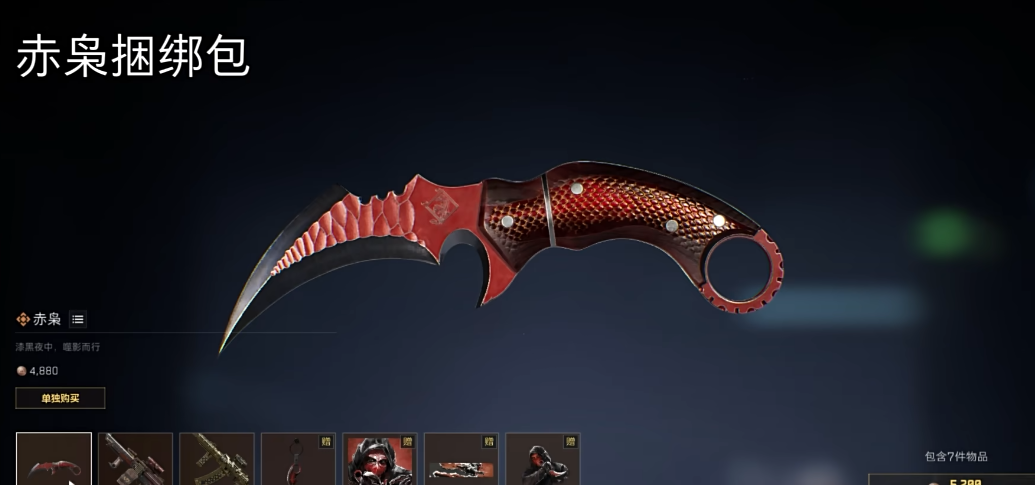The width and height of the screenshot is (1035, 485).
Task: Choose the dark hooded character thumbnail
Action: [543, 459]
